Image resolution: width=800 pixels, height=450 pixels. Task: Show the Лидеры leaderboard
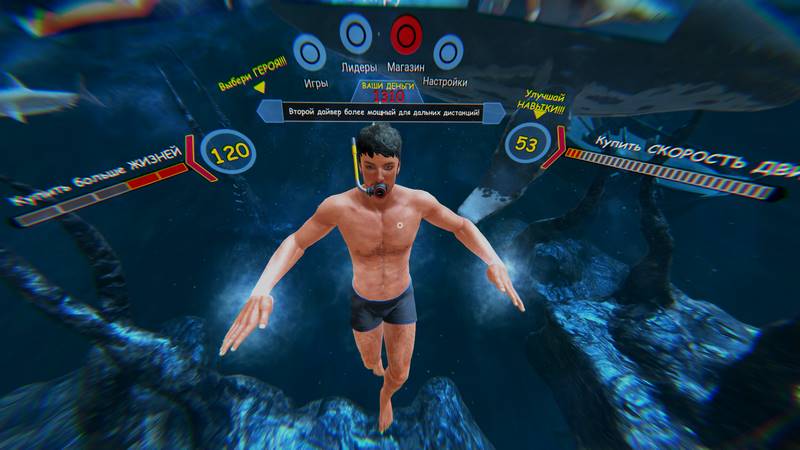(x=355, y=35)
